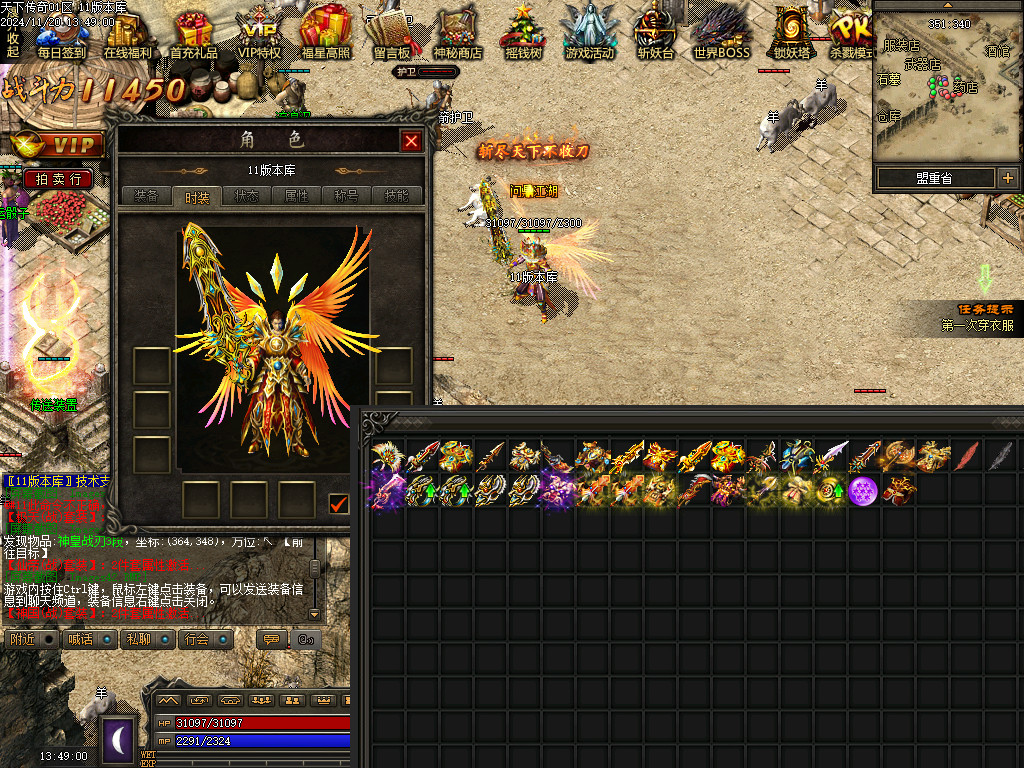The width and height of the screenshot is (1024, 768).
Task: Open the 首充礼品 first-recharge gift
Action: point(193,36)
